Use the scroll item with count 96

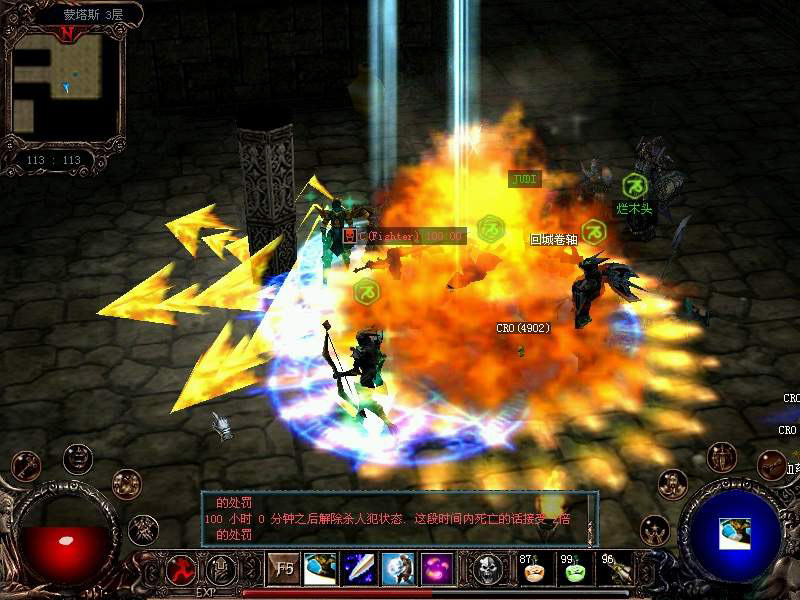point(616,570)
